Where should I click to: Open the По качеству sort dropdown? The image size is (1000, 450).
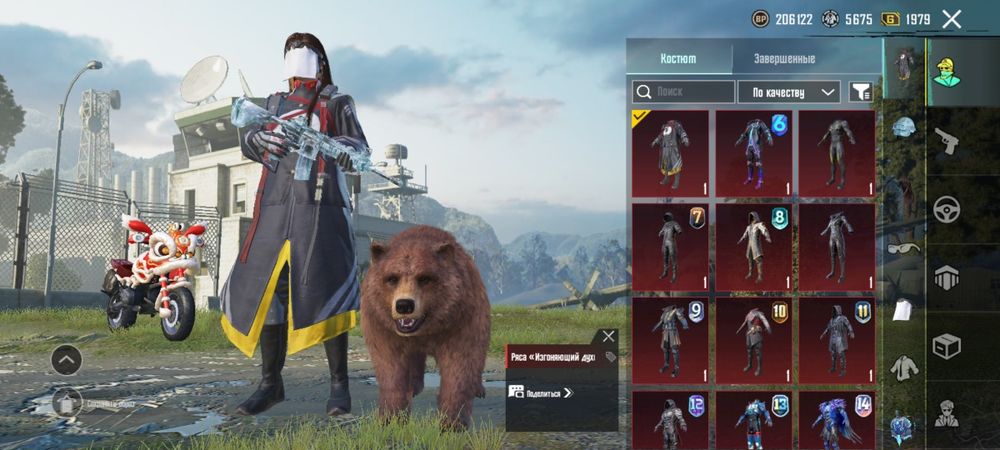point(789,92)
